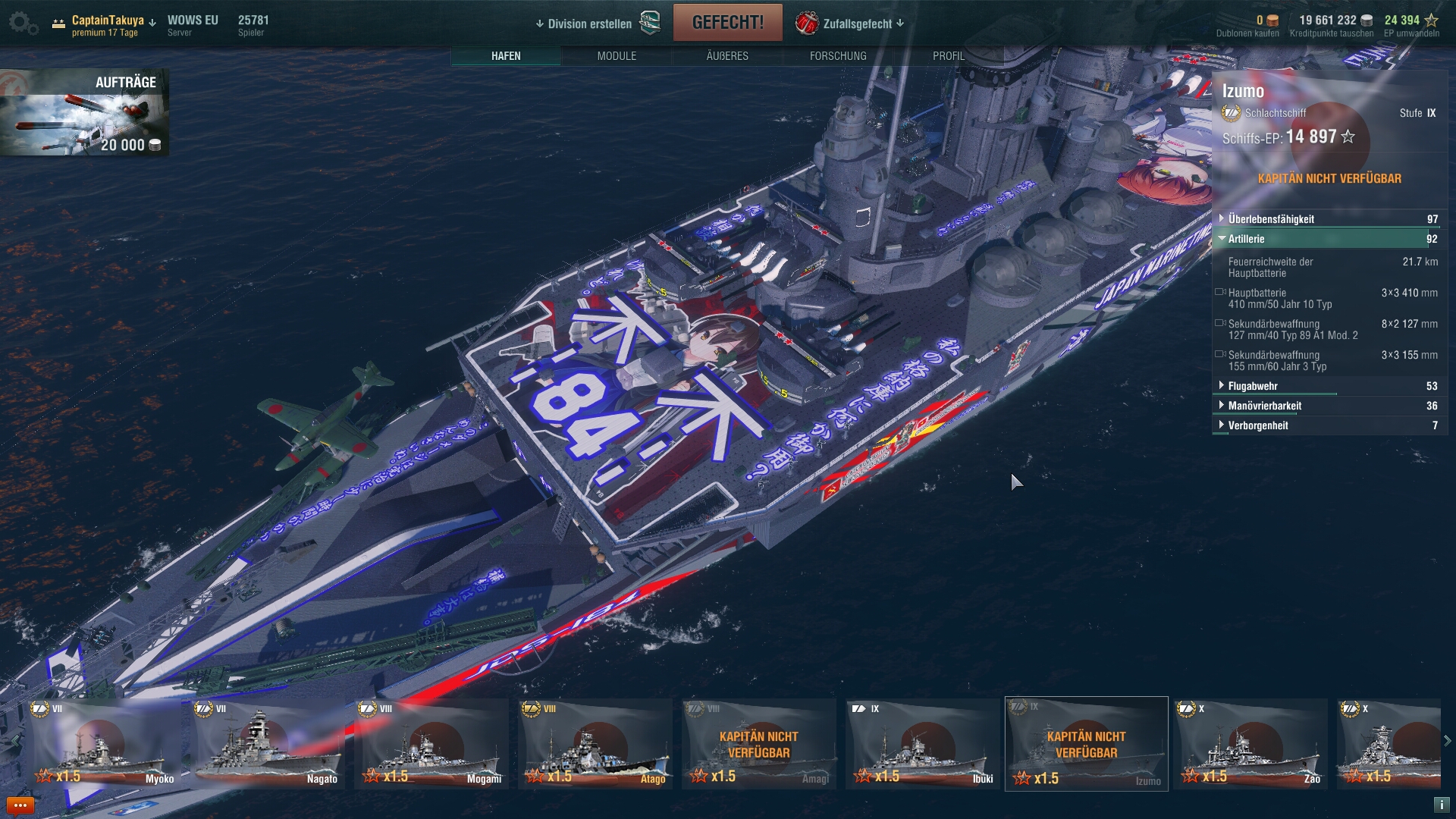Choose the Nagato ship tile
Screen dimensions: 1456x819
point(268,744)
